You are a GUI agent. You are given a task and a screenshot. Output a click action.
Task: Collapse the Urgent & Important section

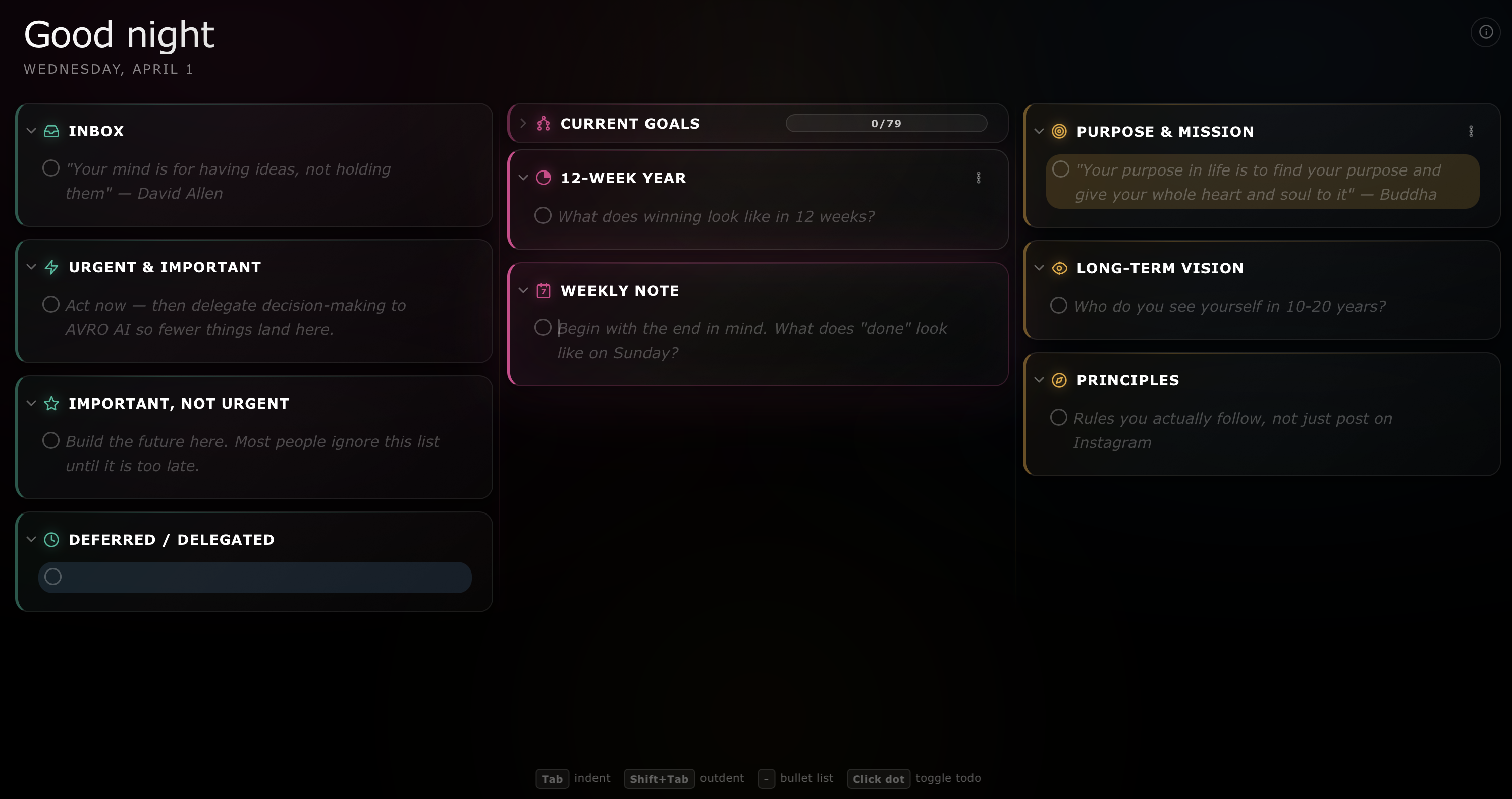[32, 267]
